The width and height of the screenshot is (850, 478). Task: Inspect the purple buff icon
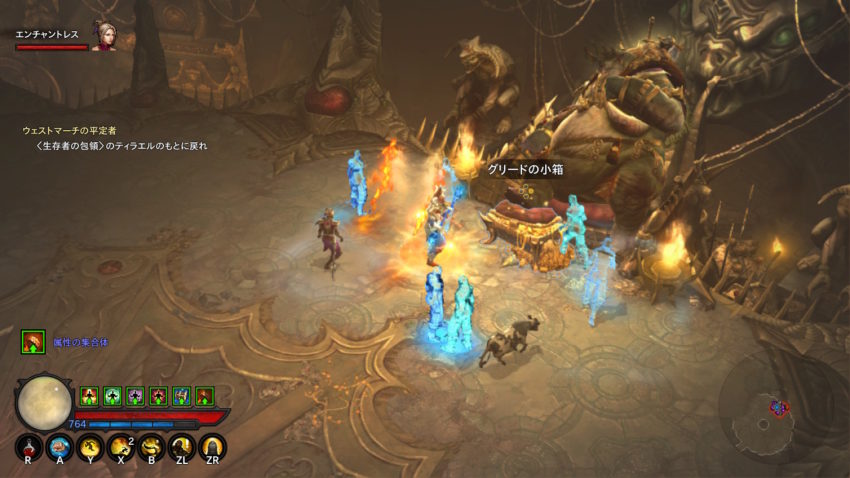pyautogui.click(x=134, y=396)
